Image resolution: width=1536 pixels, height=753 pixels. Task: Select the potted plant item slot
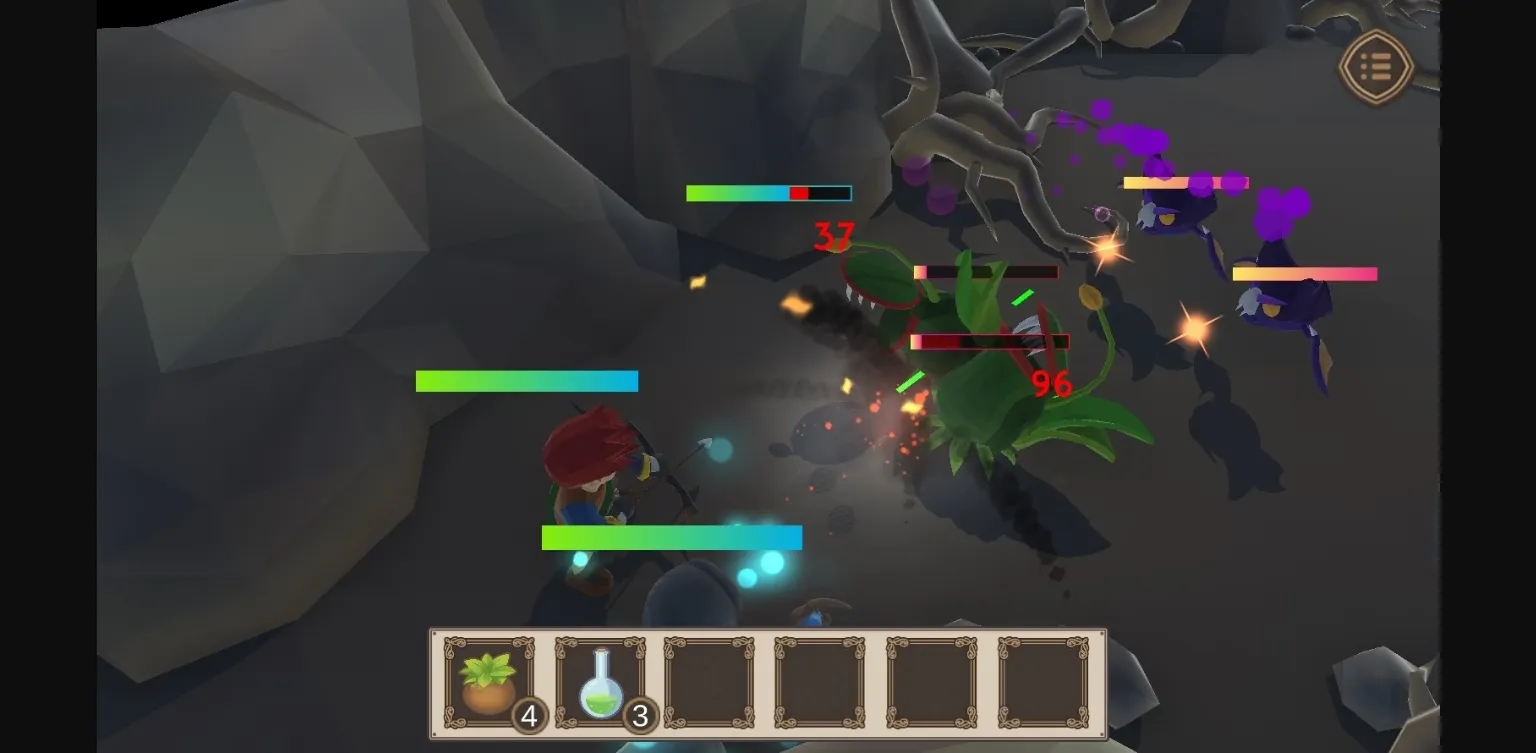(489, 683)
